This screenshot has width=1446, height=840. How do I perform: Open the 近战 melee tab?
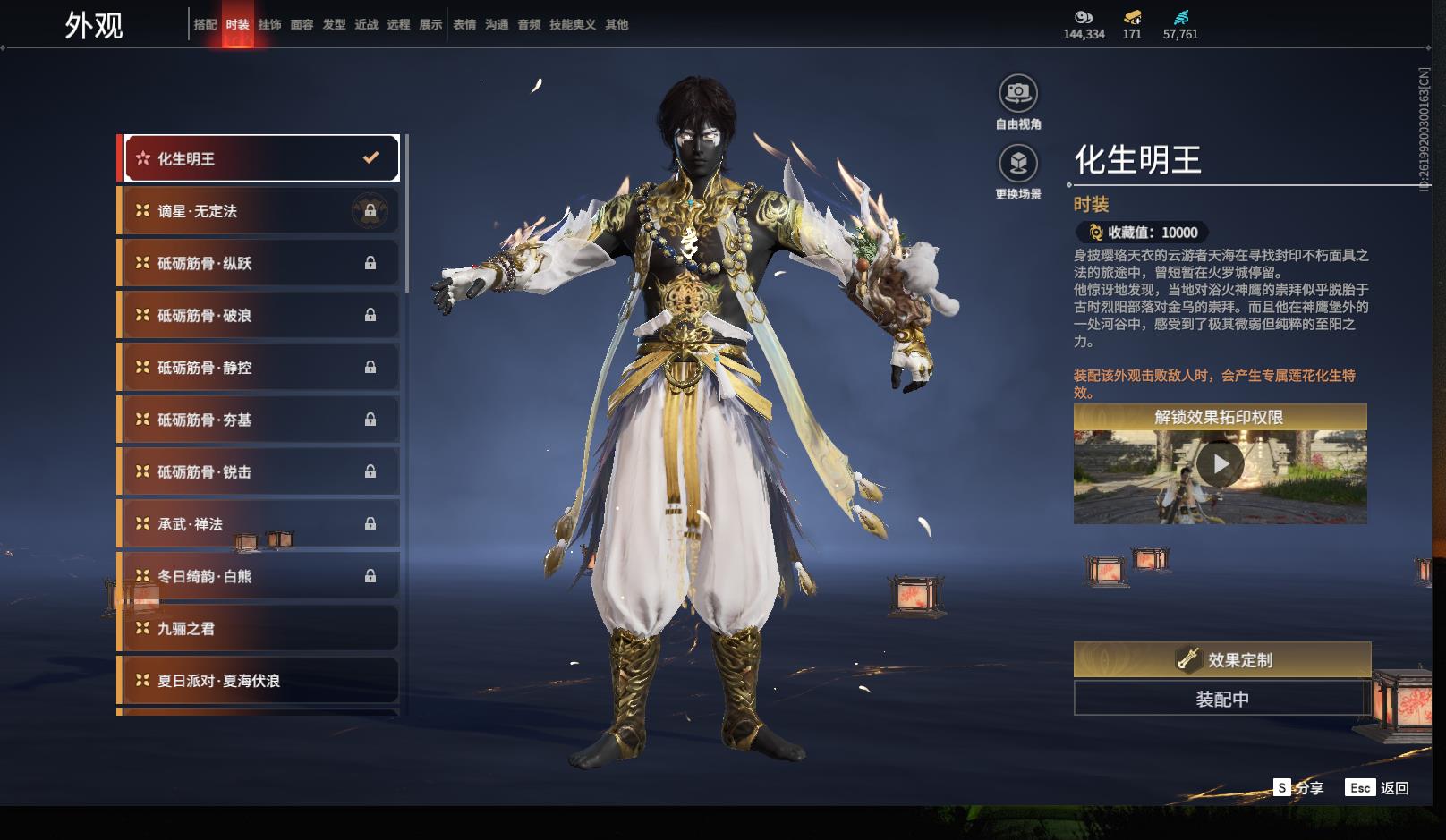coord(366,25)
